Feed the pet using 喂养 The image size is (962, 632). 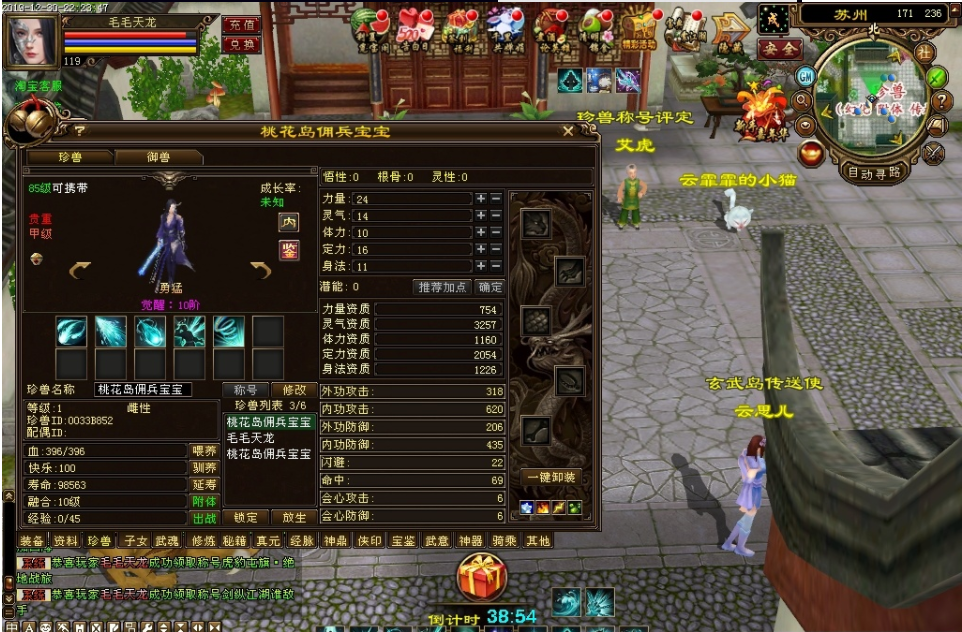(x=204, y=451)
